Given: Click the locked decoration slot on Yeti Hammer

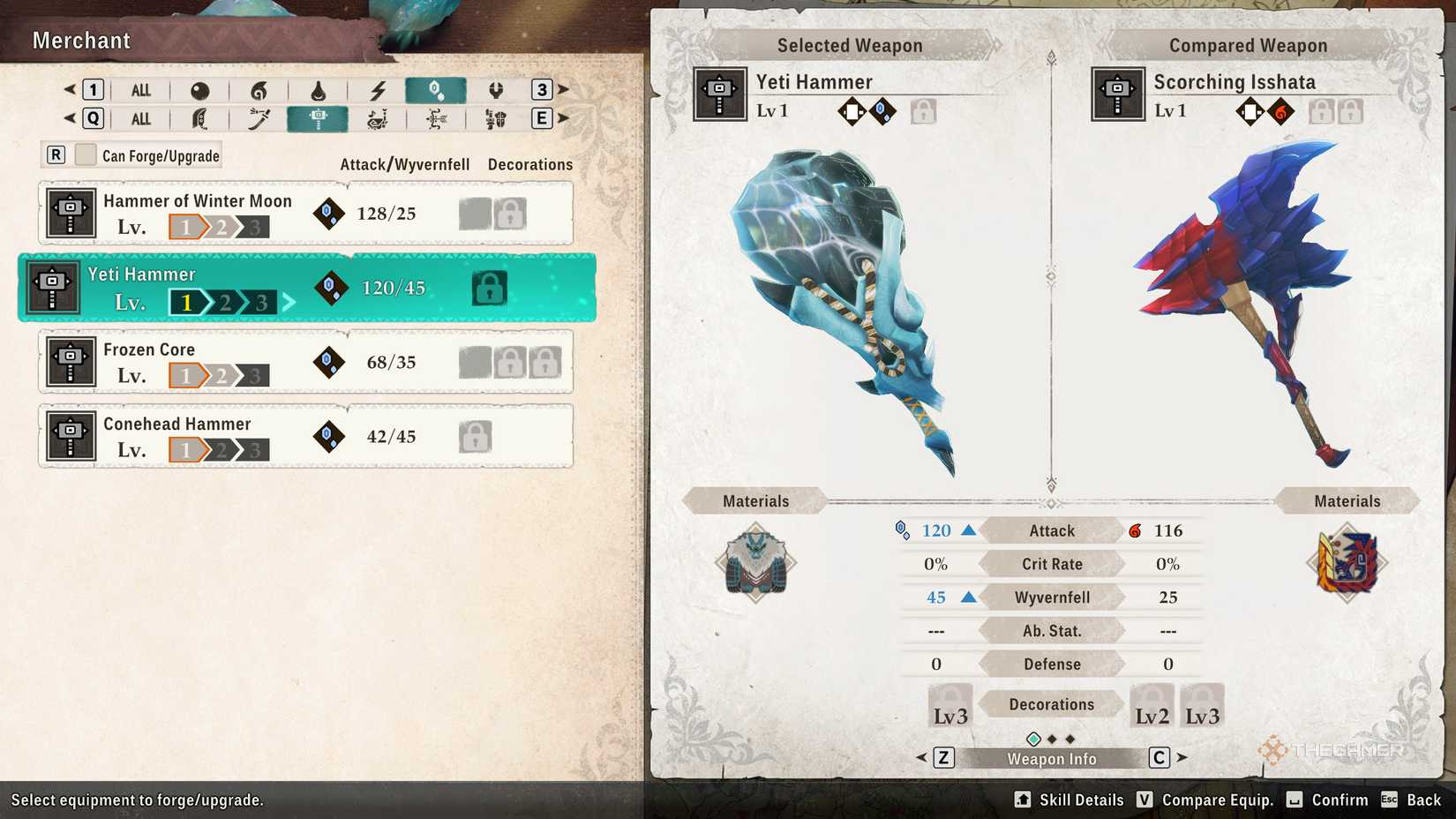Looking at the screenshot, I should (x=490, y=287).
